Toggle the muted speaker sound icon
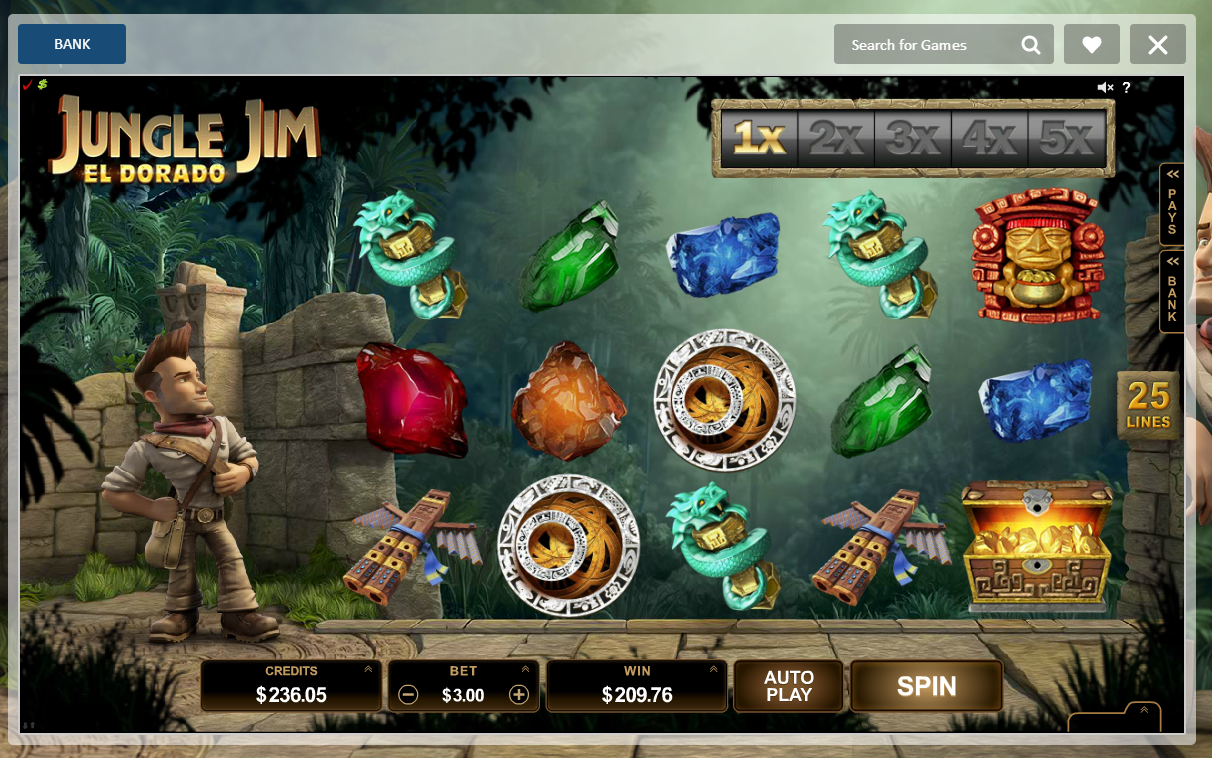 (1105, 88)
